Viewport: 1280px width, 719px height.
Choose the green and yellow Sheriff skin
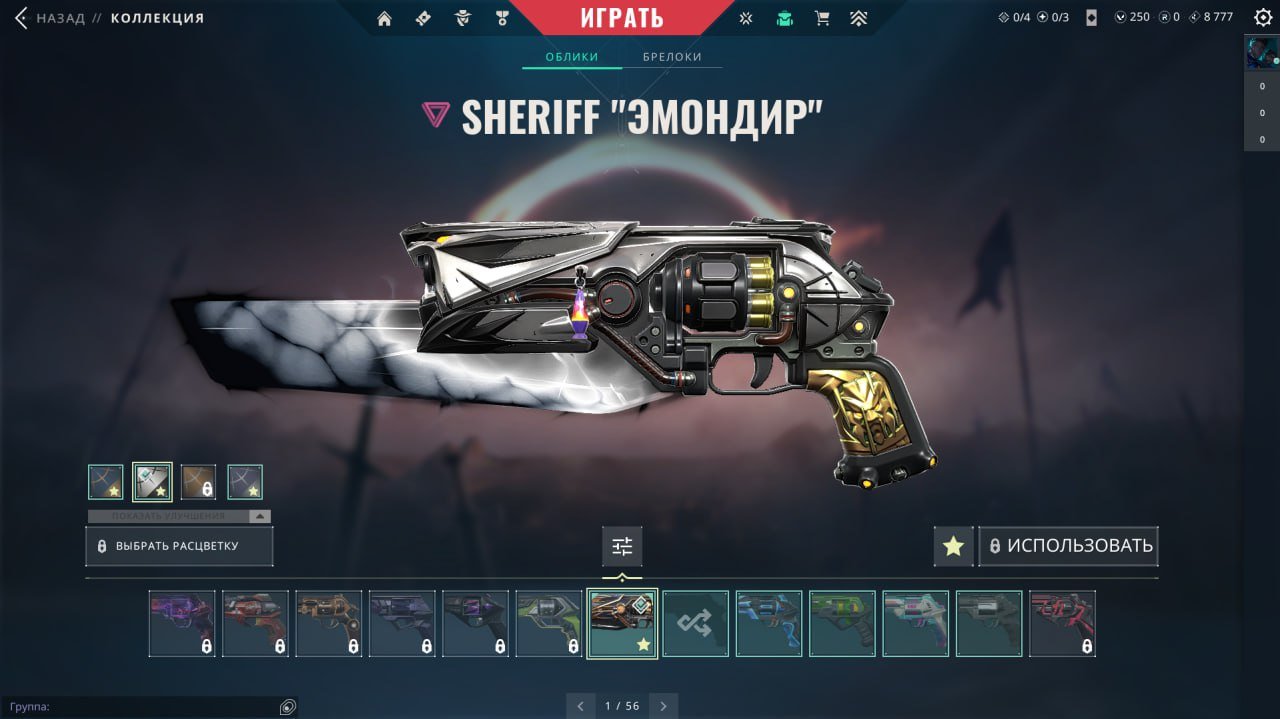point(842,623)
